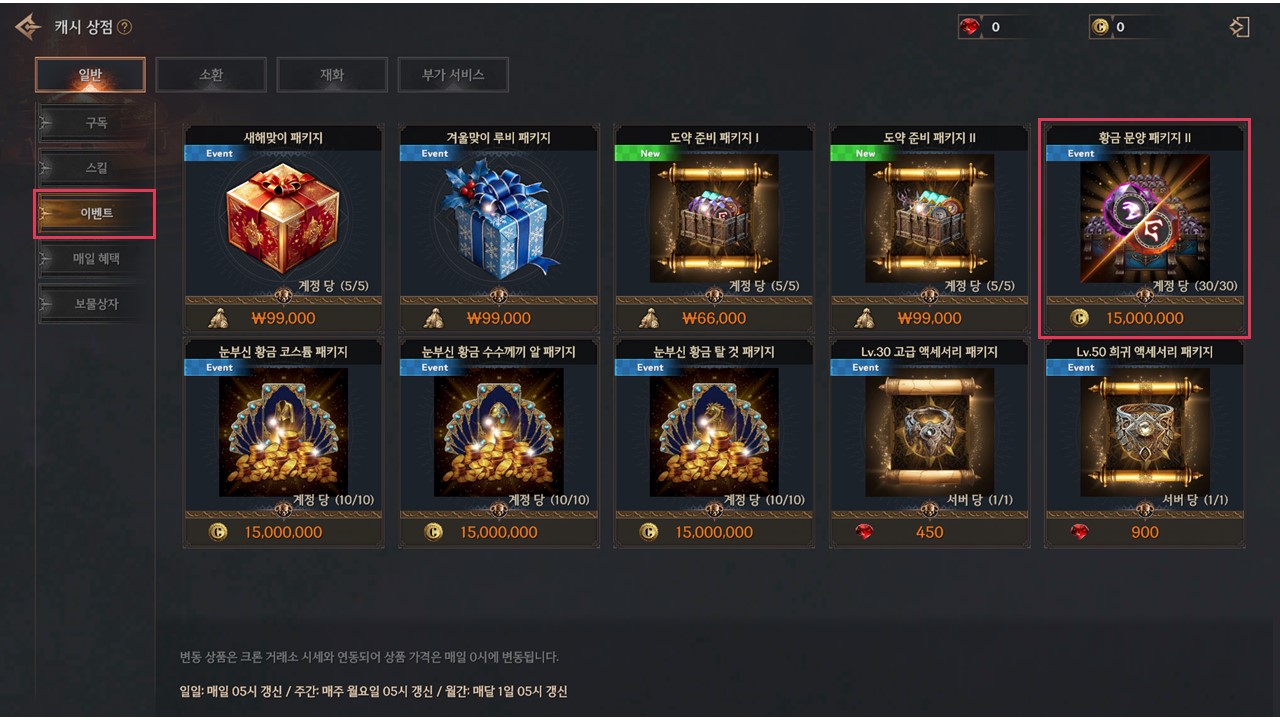The width and height of the screenshot is (1280, 720).
Task: Select the Lv.30 고급 액세서리 패키지
Action: 929,433
